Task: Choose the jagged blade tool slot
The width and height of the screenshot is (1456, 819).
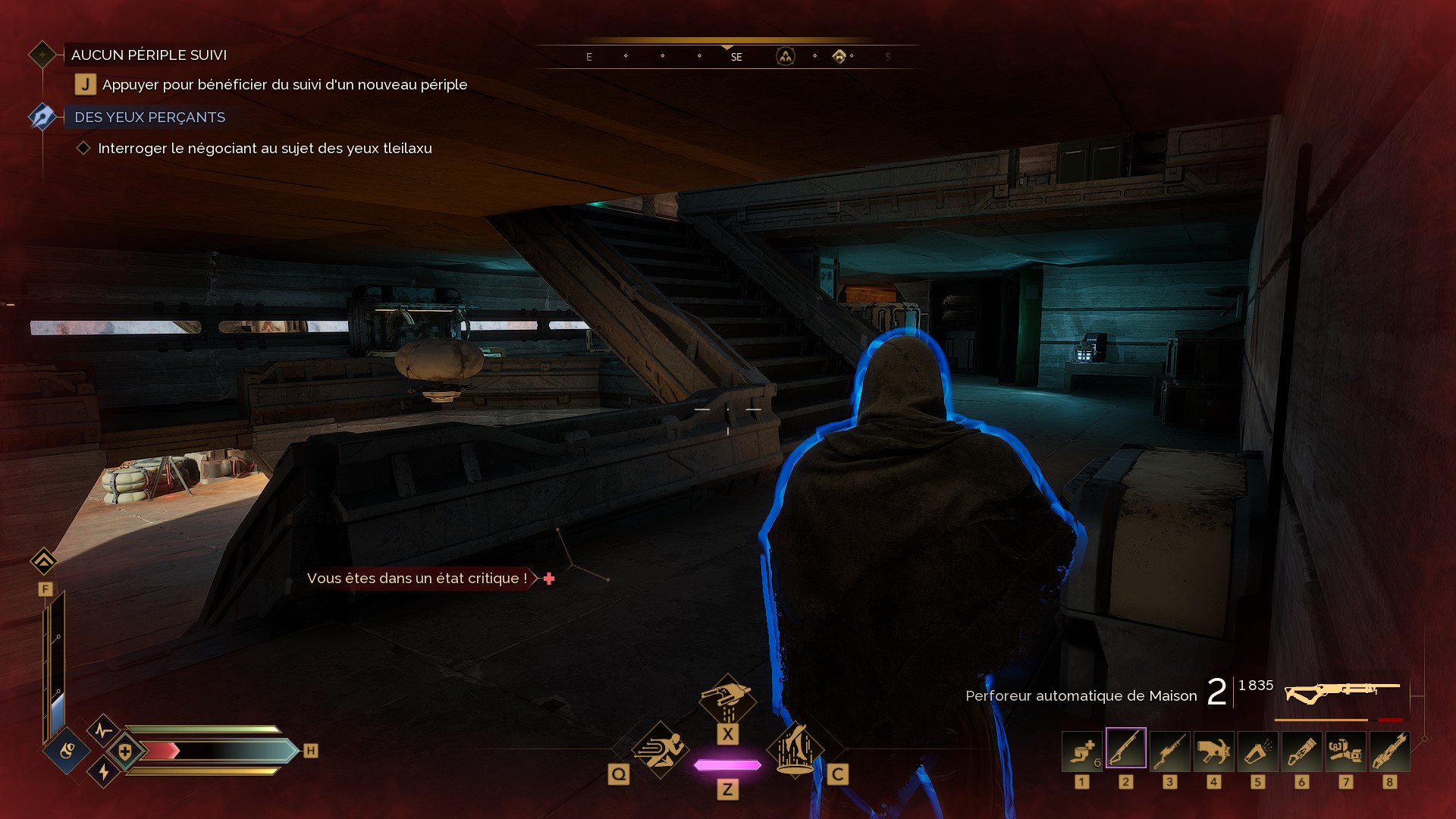Action: pos(1389,752)
